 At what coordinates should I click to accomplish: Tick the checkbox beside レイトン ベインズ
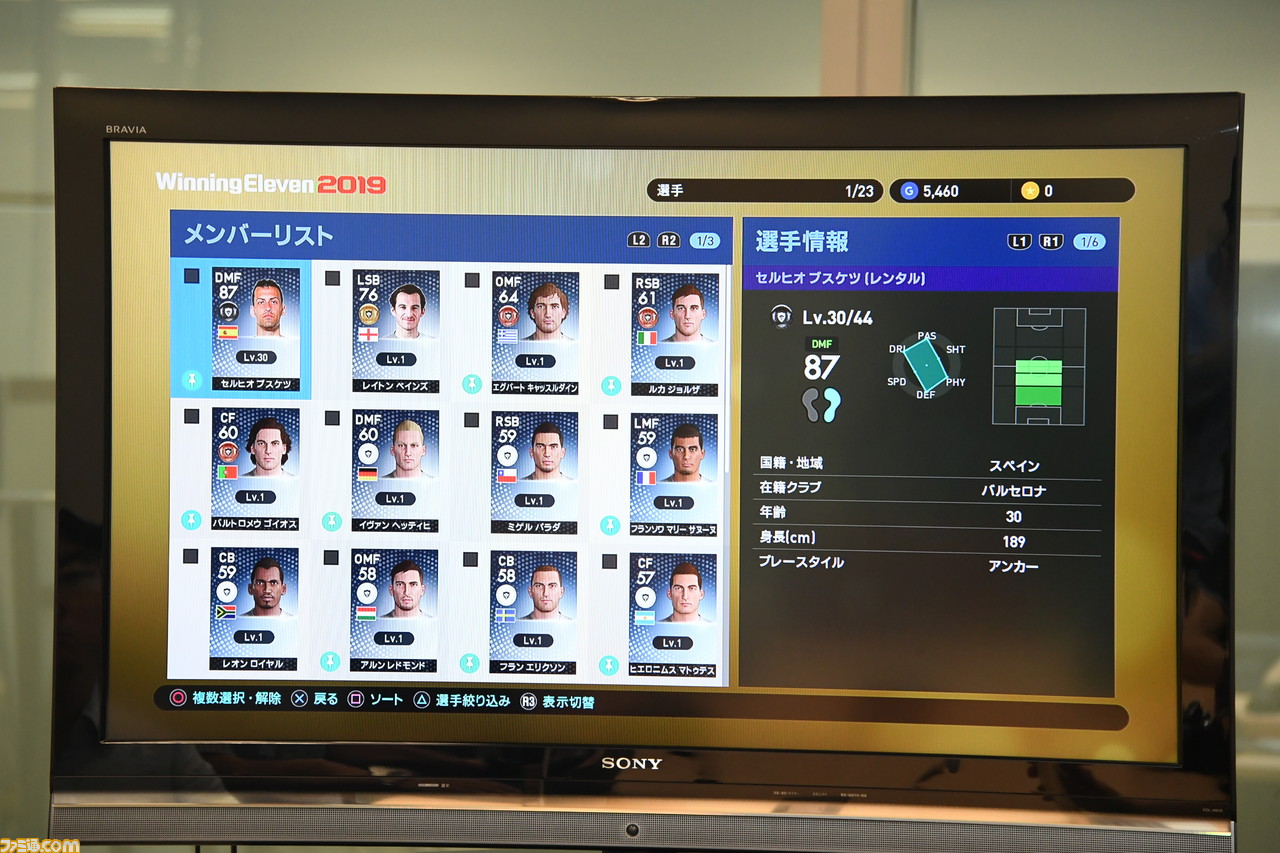pos(332,278)
